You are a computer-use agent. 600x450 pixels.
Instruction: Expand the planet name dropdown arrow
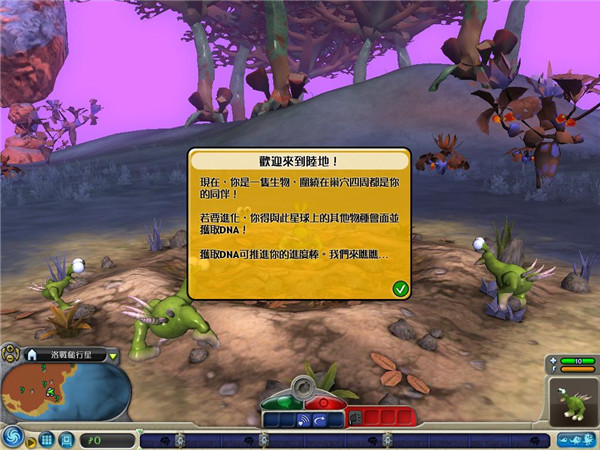pyautogui.click(x=113, y=354)
